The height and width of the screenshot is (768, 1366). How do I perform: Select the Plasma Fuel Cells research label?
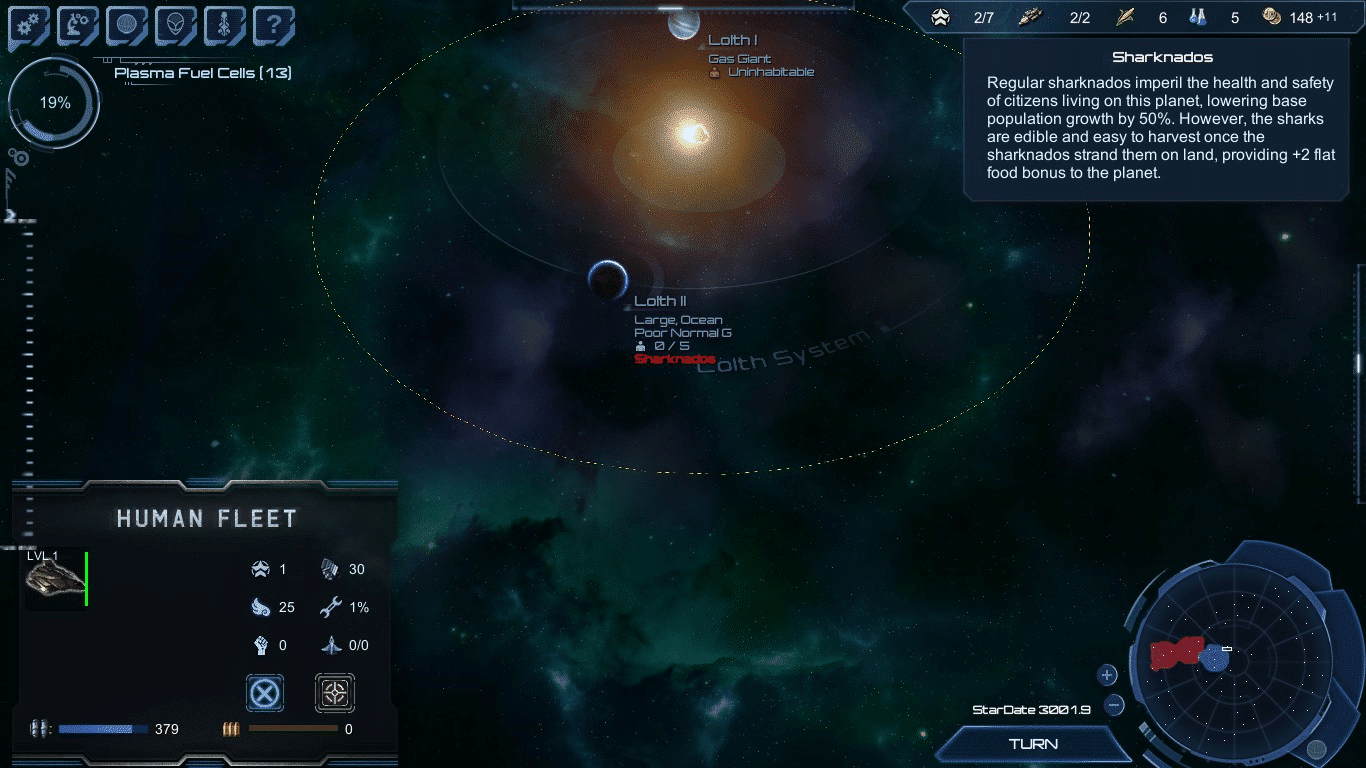[202, 73]
